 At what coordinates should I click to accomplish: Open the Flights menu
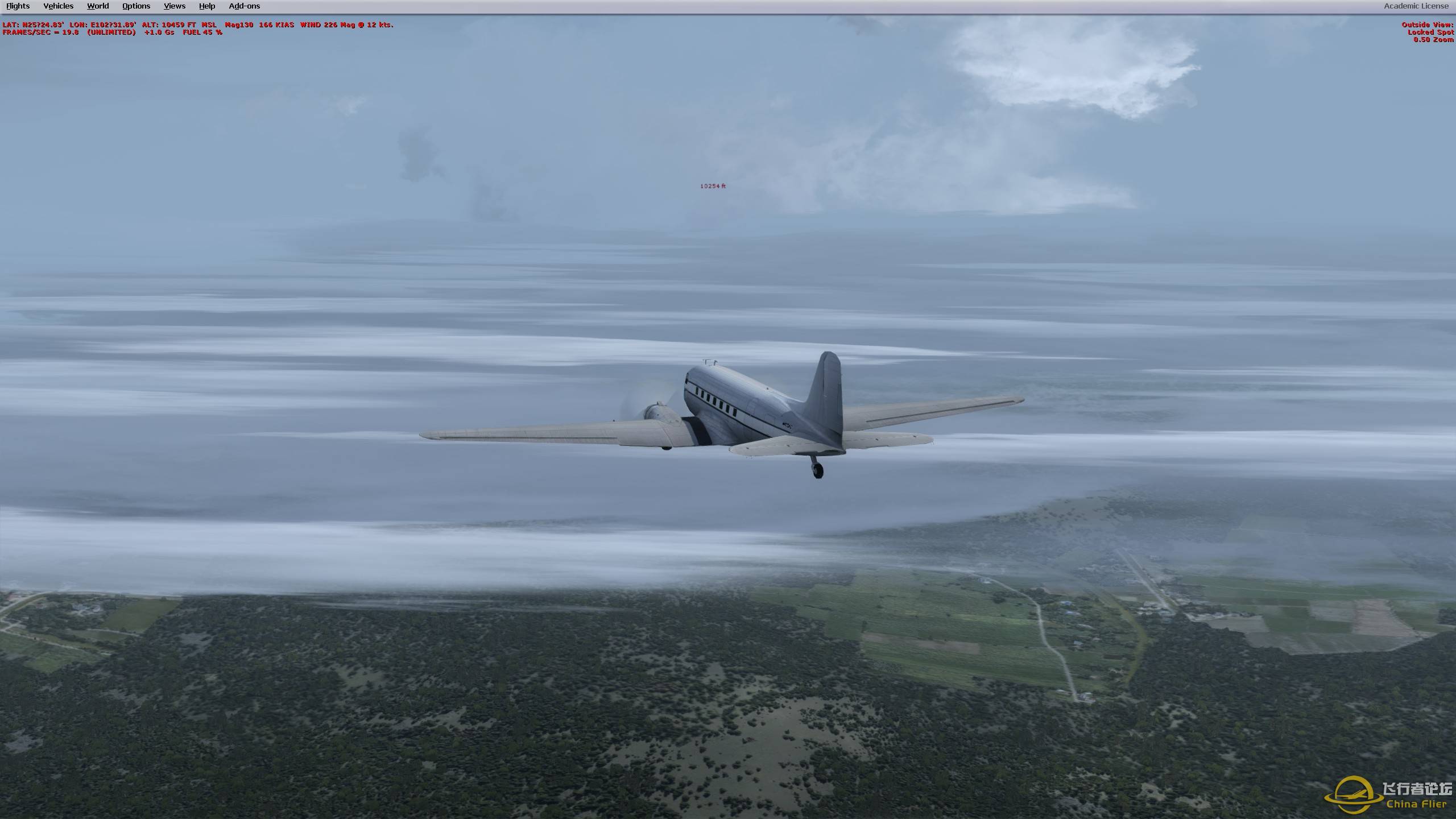(x=18, y=6)
